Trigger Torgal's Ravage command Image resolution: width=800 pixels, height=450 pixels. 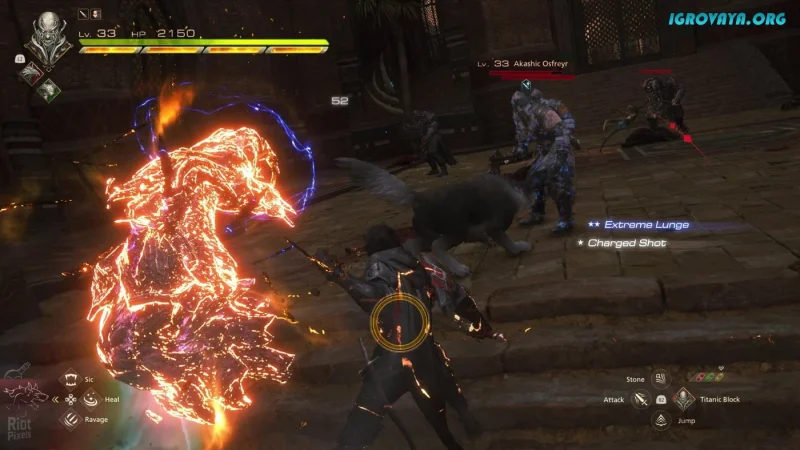pyautogui.click(x=71, y=418)
